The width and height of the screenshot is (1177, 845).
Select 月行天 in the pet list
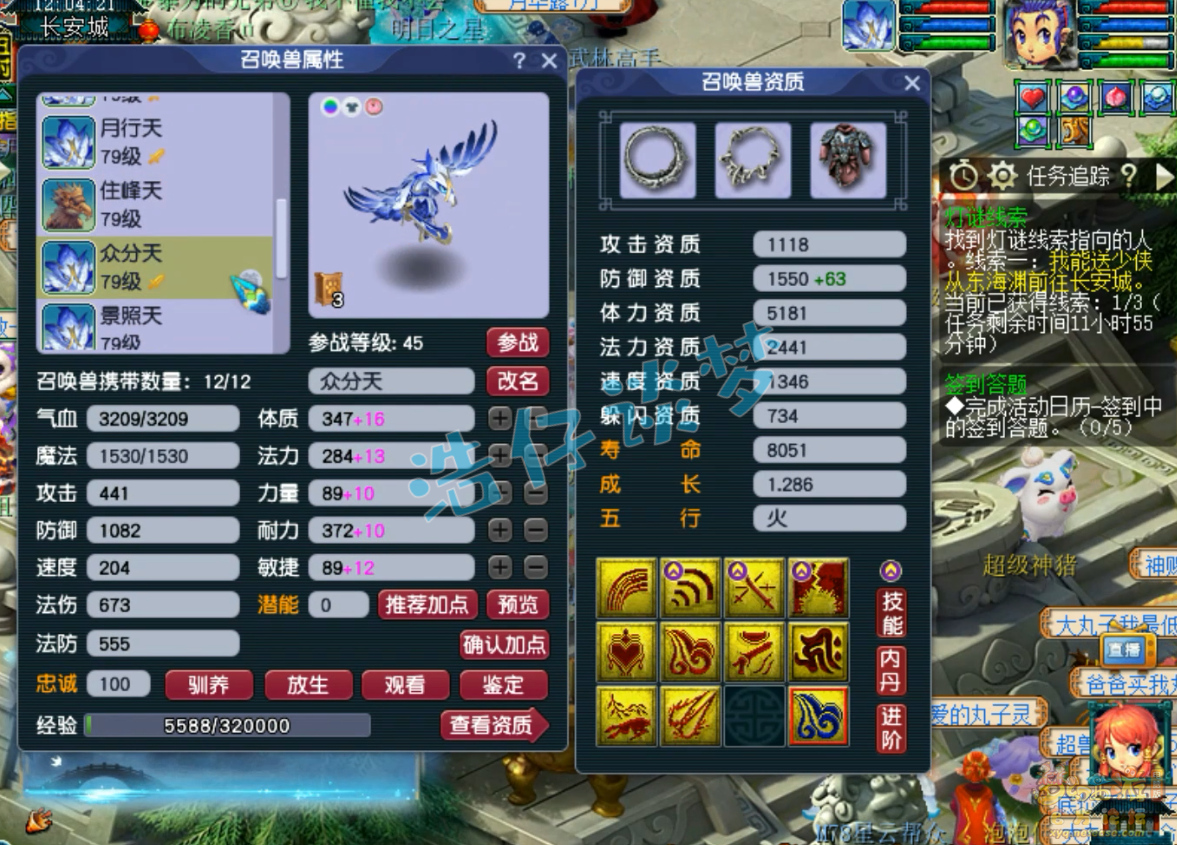(130, 141)
